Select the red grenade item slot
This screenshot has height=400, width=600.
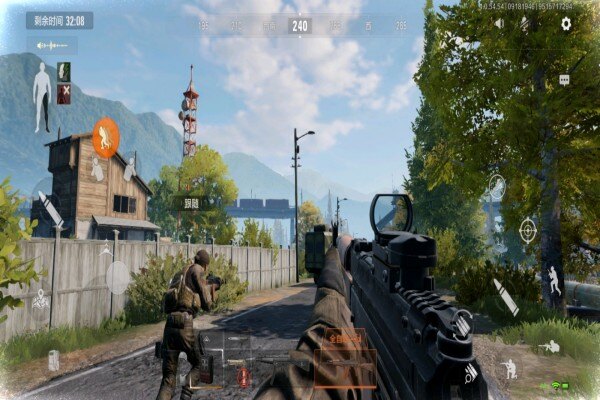(x=242, y=376)
